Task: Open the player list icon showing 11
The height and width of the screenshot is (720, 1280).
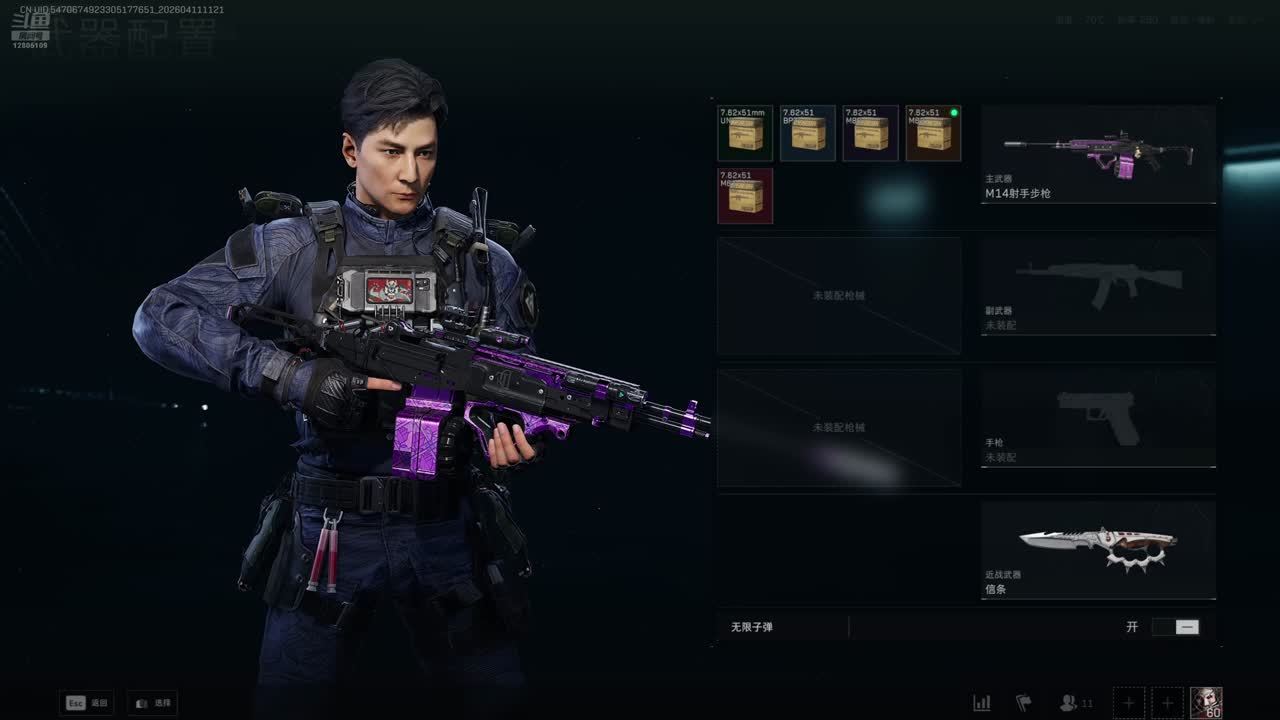Action: pos(1075,703)
